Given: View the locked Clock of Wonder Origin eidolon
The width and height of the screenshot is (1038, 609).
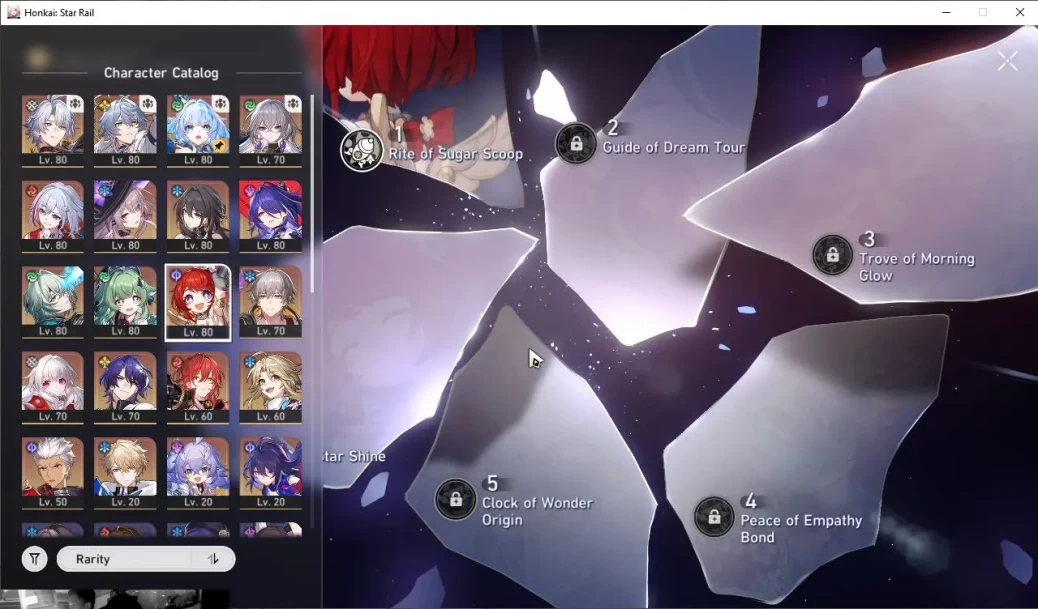Looking at the screenshot, I should [x=456, y=499].
